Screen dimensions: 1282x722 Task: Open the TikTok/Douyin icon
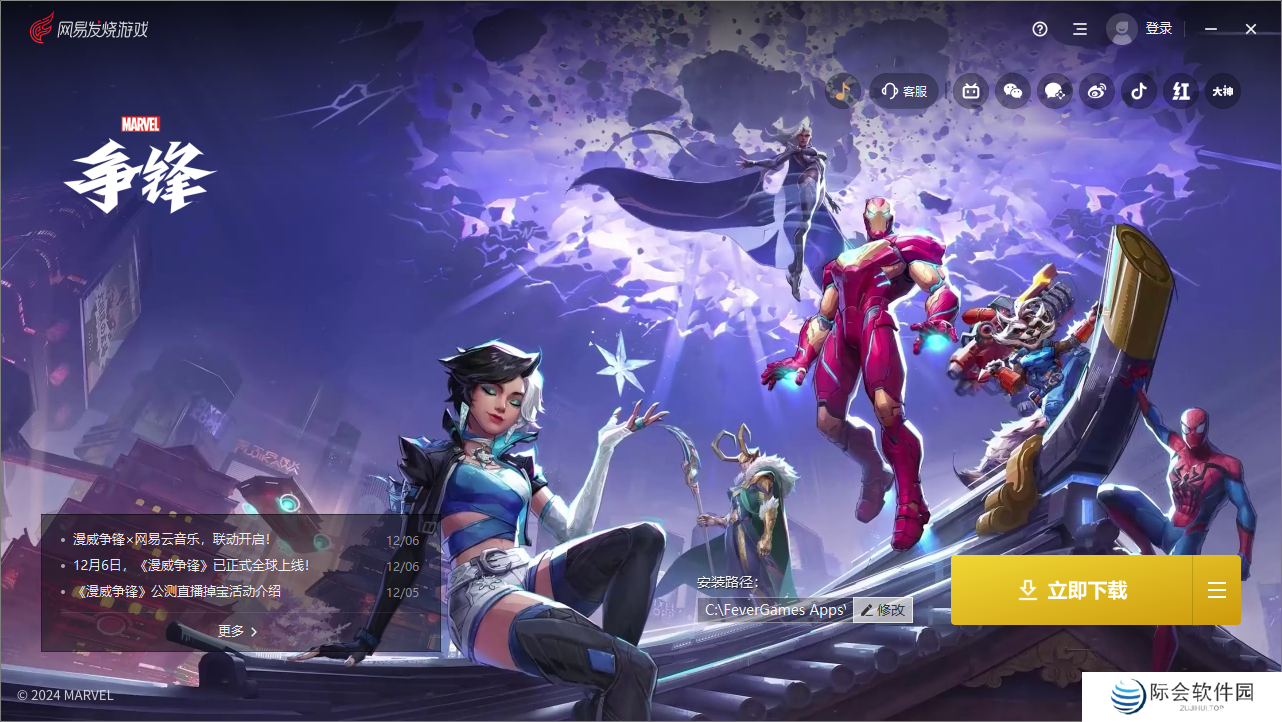1138,91
